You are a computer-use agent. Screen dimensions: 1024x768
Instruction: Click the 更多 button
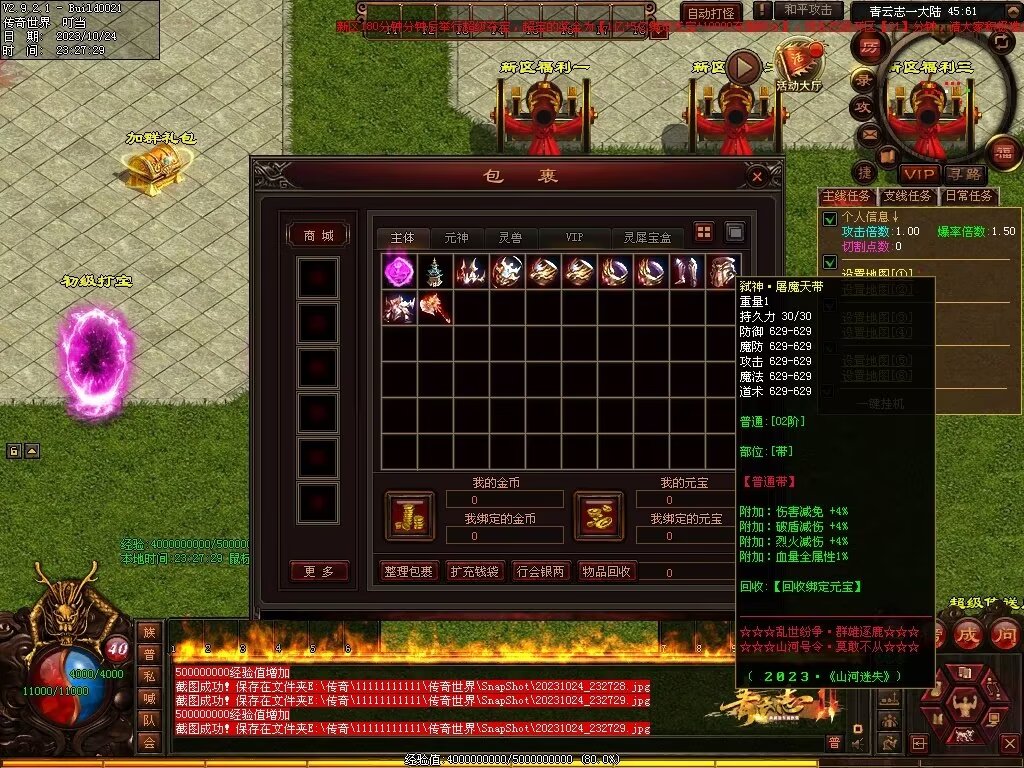click(319, 571)
